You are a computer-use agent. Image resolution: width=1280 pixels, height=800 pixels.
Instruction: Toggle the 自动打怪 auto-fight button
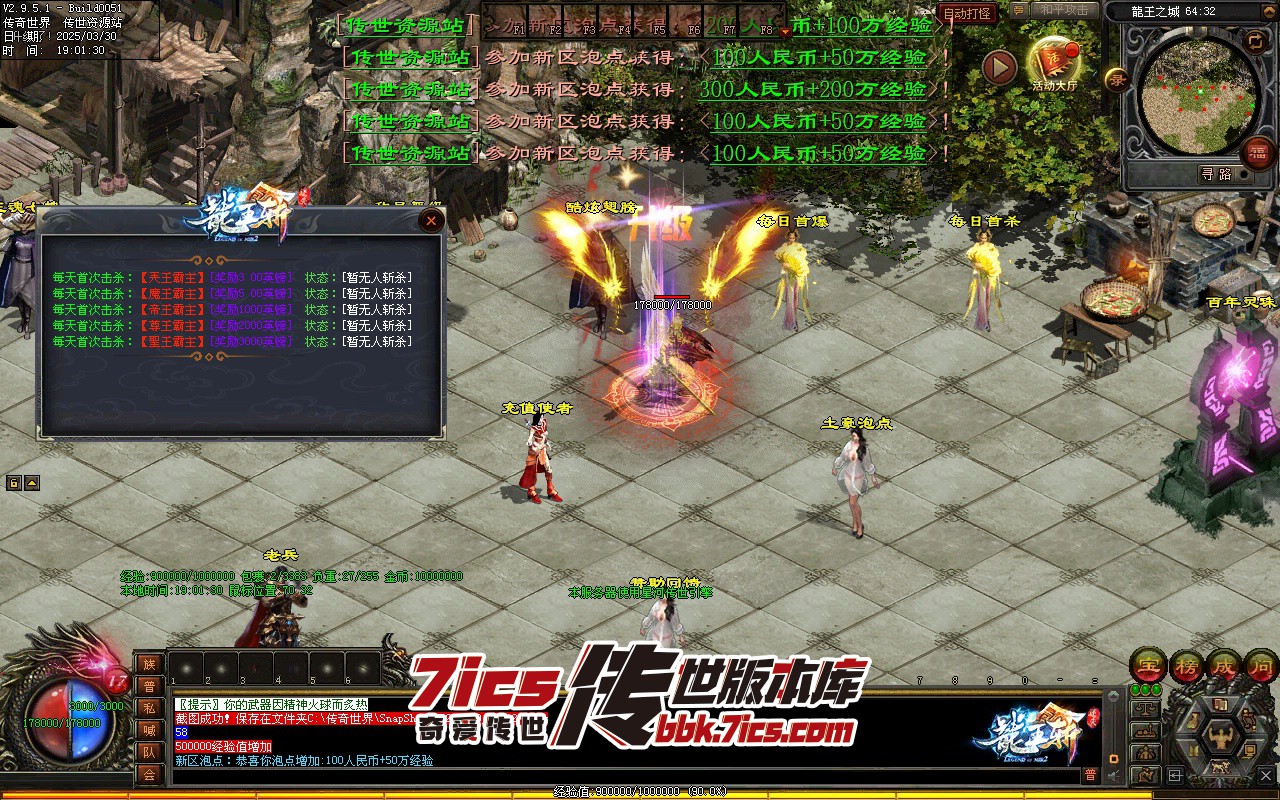968,14
